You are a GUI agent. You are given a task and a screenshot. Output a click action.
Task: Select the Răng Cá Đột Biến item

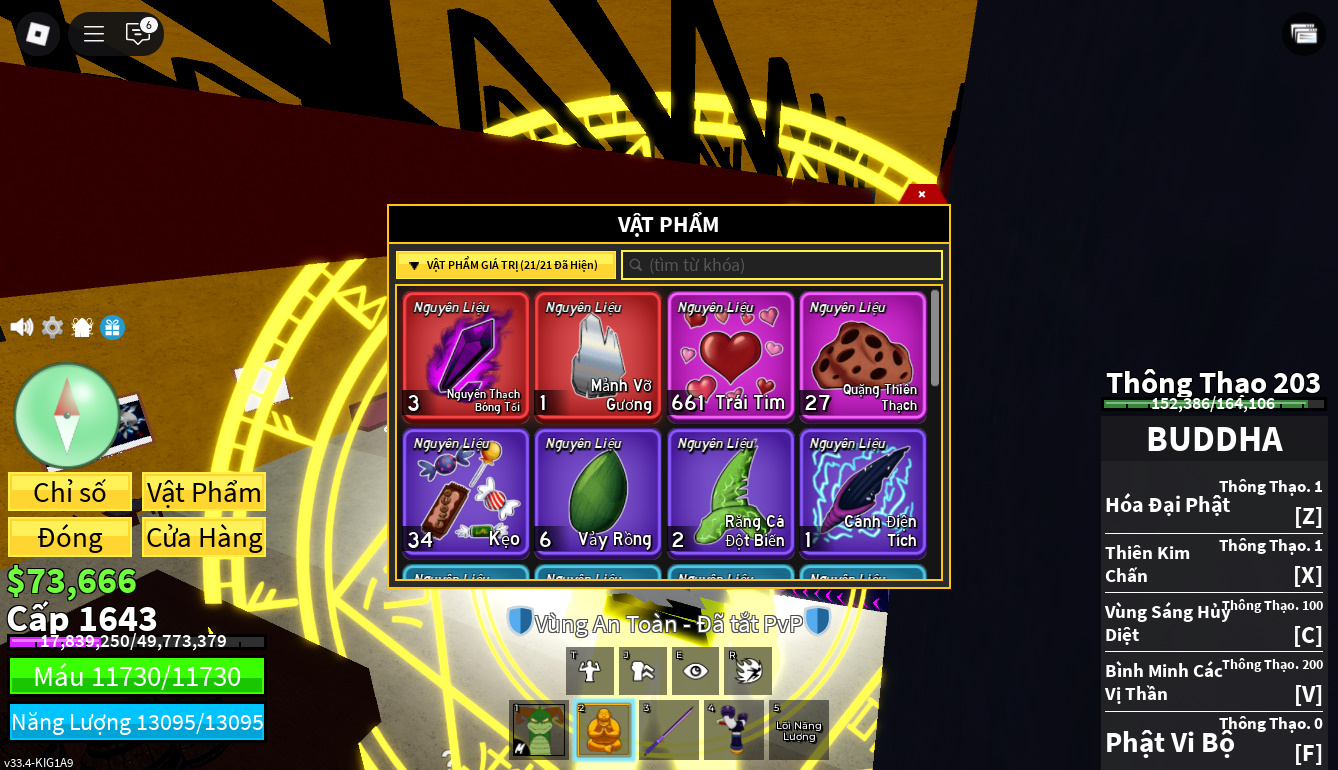point(730,492)
